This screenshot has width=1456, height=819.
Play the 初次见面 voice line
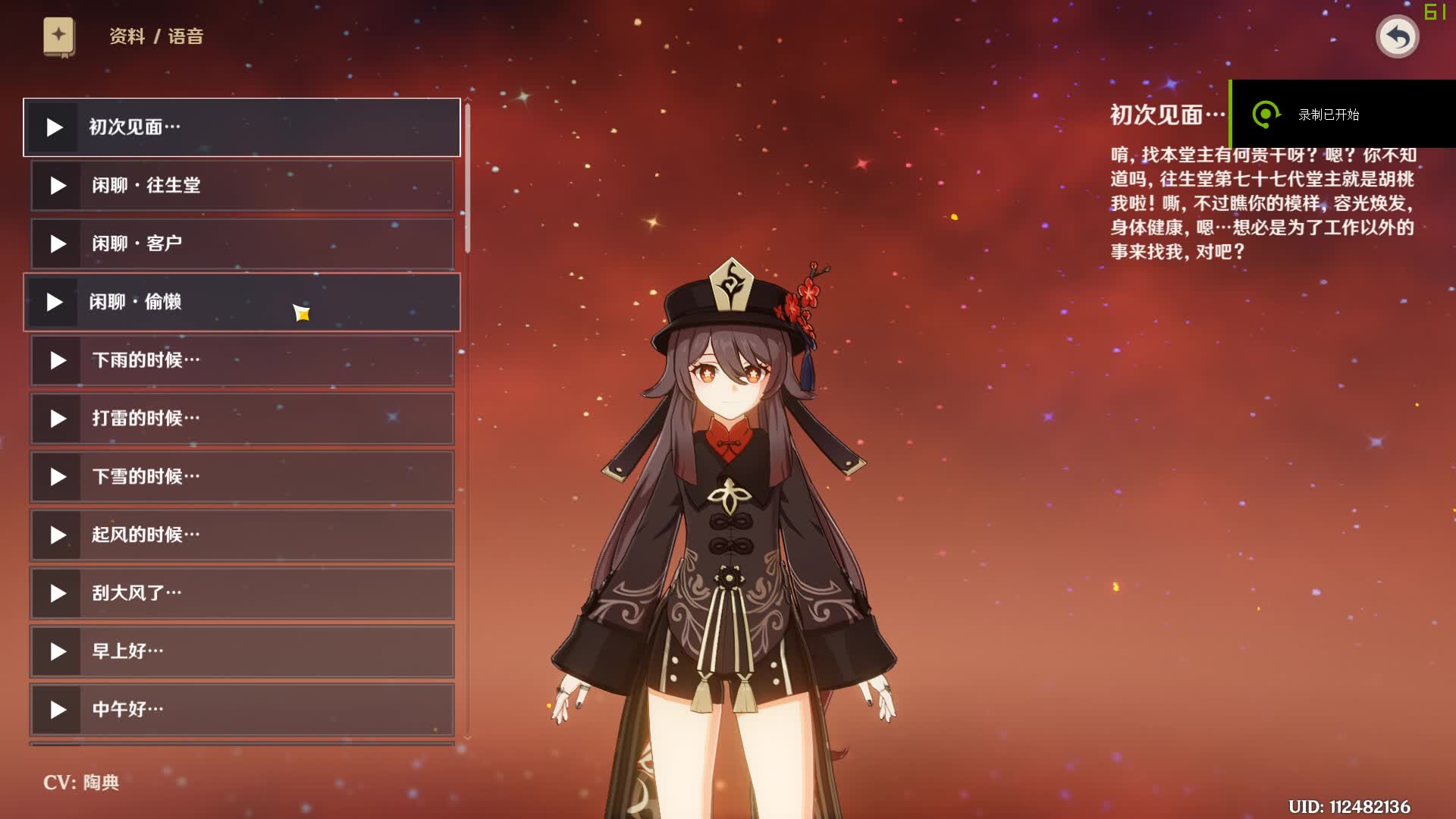(55, 127)
